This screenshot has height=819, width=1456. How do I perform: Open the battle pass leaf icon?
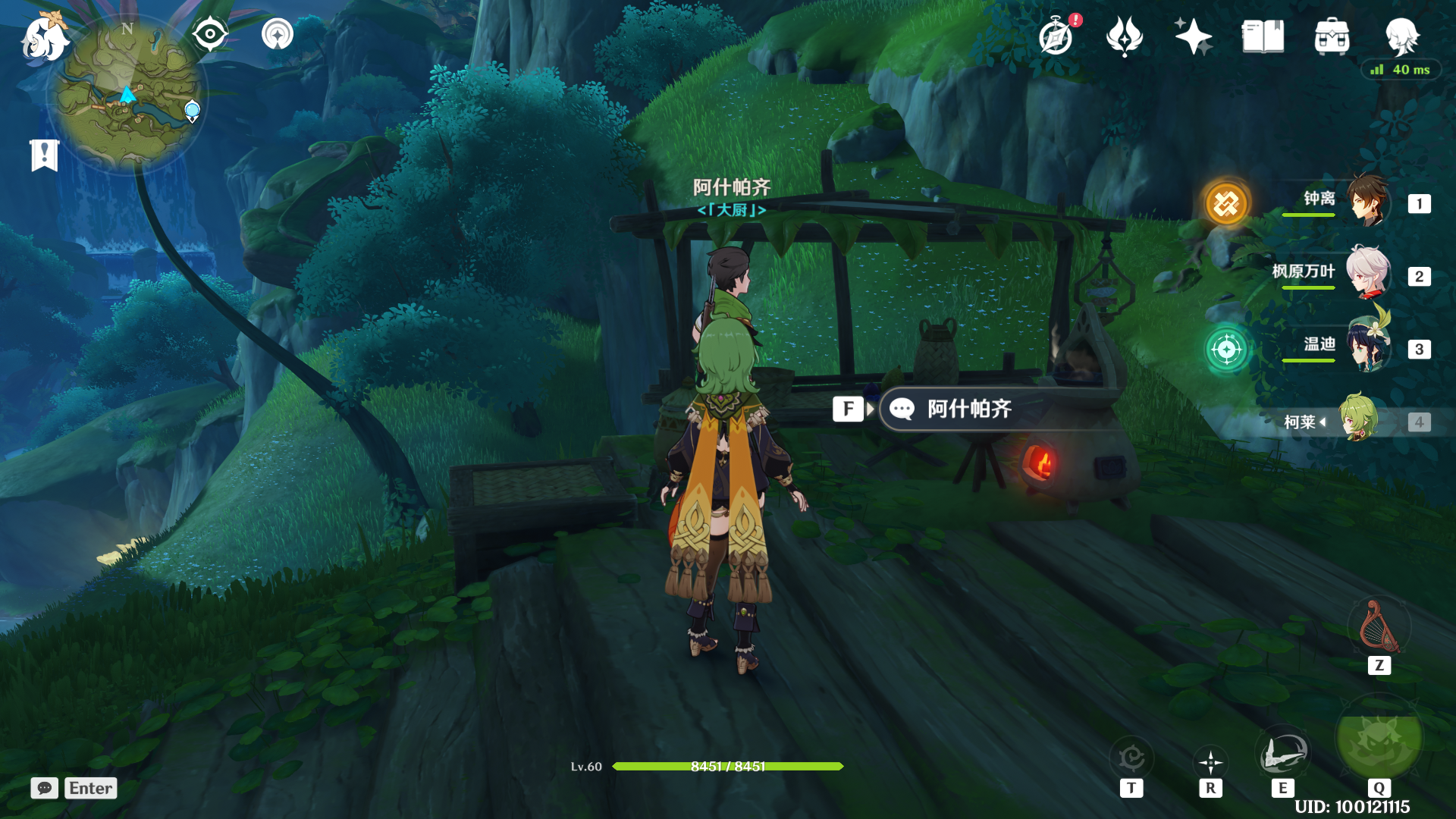pos(1125,36)
